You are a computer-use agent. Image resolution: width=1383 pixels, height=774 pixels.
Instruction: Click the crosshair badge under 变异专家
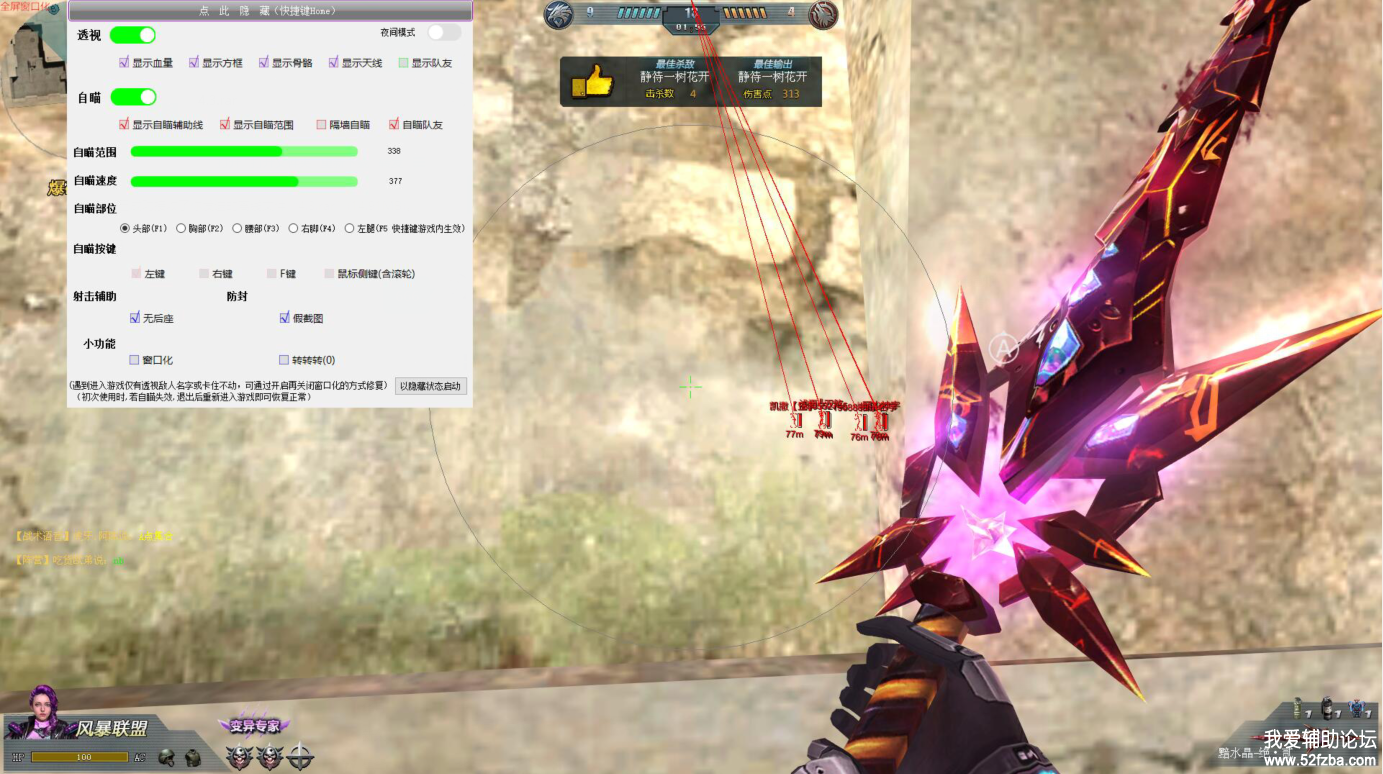click(300, 757)
